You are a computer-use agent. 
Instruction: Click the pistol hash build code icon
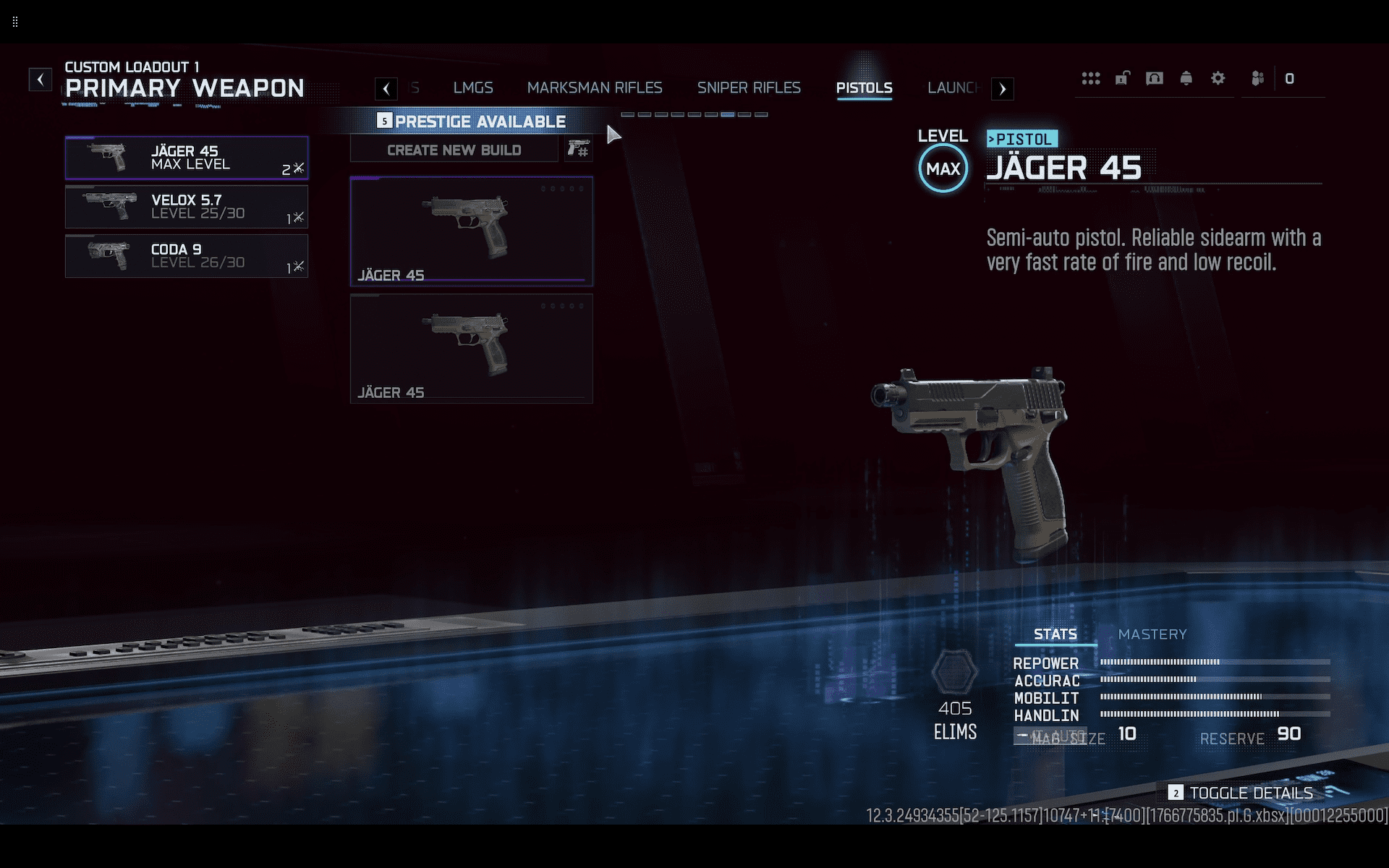pos(578,150)
